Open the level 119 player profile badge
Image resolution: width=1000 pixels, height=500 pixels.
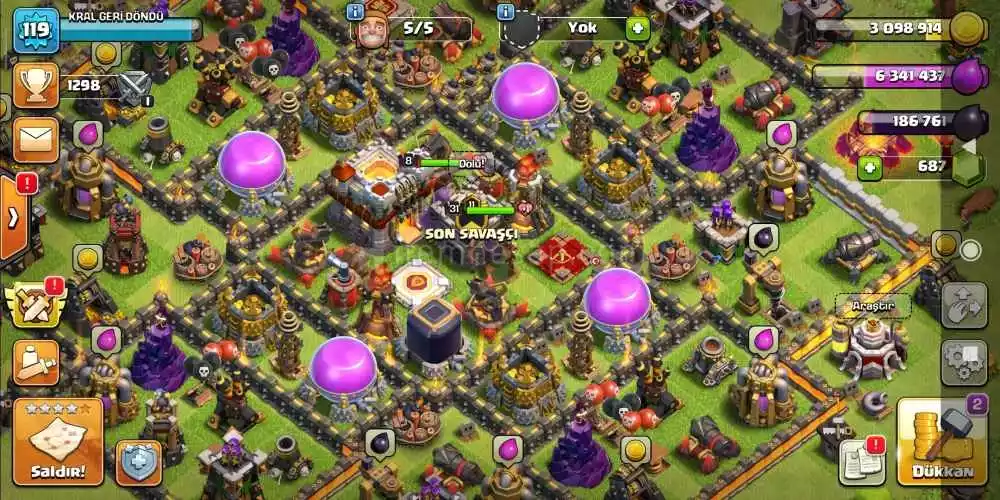click(35, 31)
